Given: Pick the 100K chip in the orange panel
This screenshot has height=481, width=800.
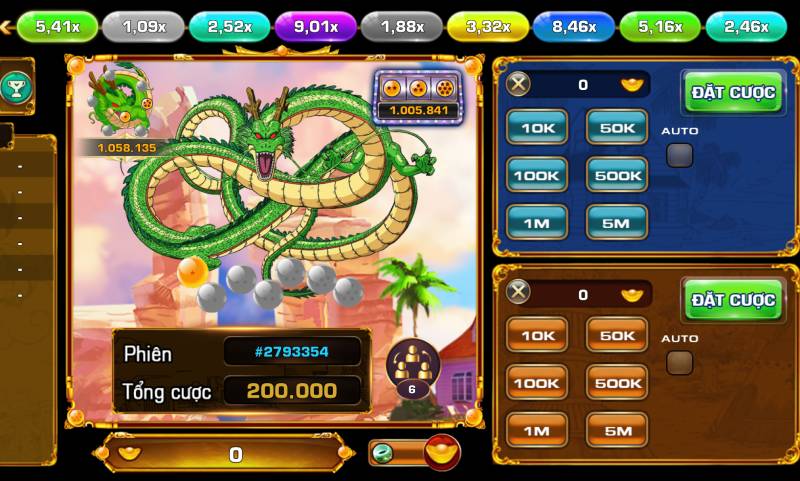Looking at the screenshot, I should pos(537,383).
